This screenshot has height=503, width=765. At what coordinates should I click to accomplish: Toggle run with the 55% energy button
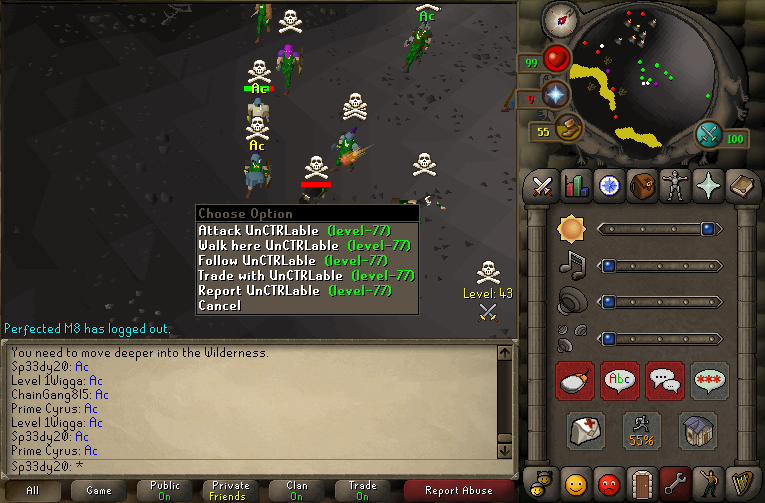pos(642,431)
